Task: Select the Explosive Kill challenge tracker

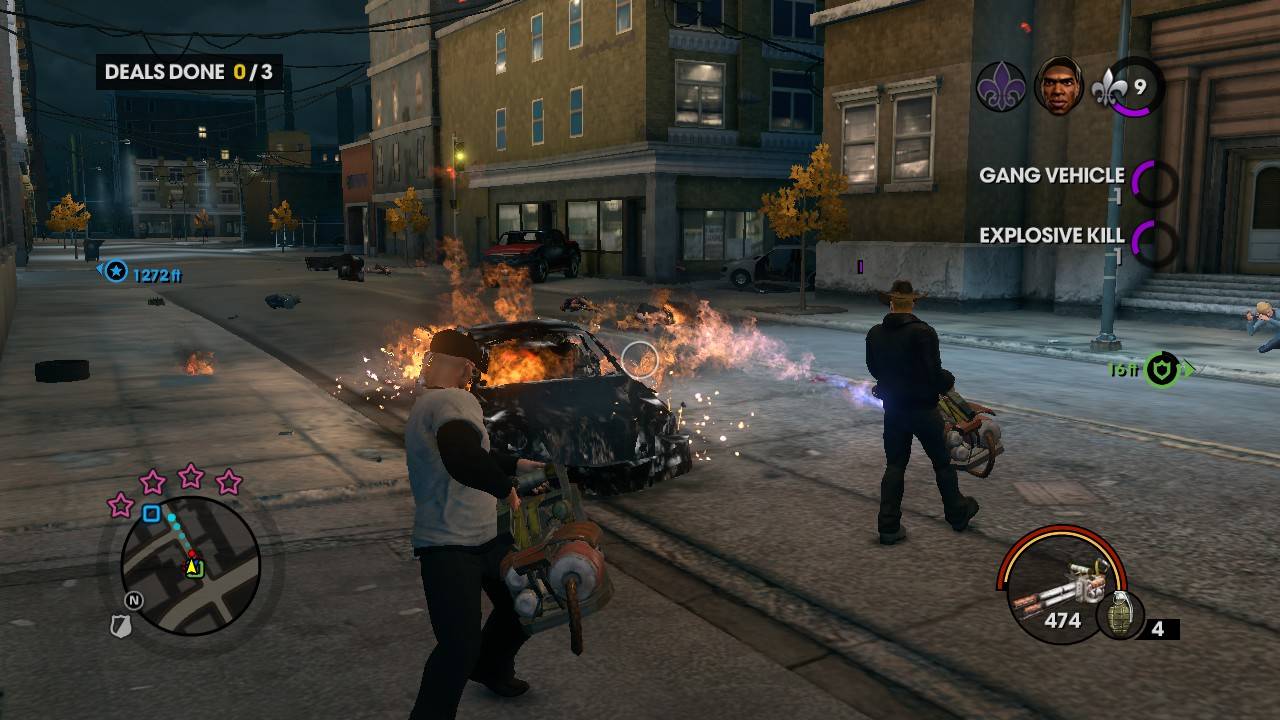Action: click(1076, 238)
